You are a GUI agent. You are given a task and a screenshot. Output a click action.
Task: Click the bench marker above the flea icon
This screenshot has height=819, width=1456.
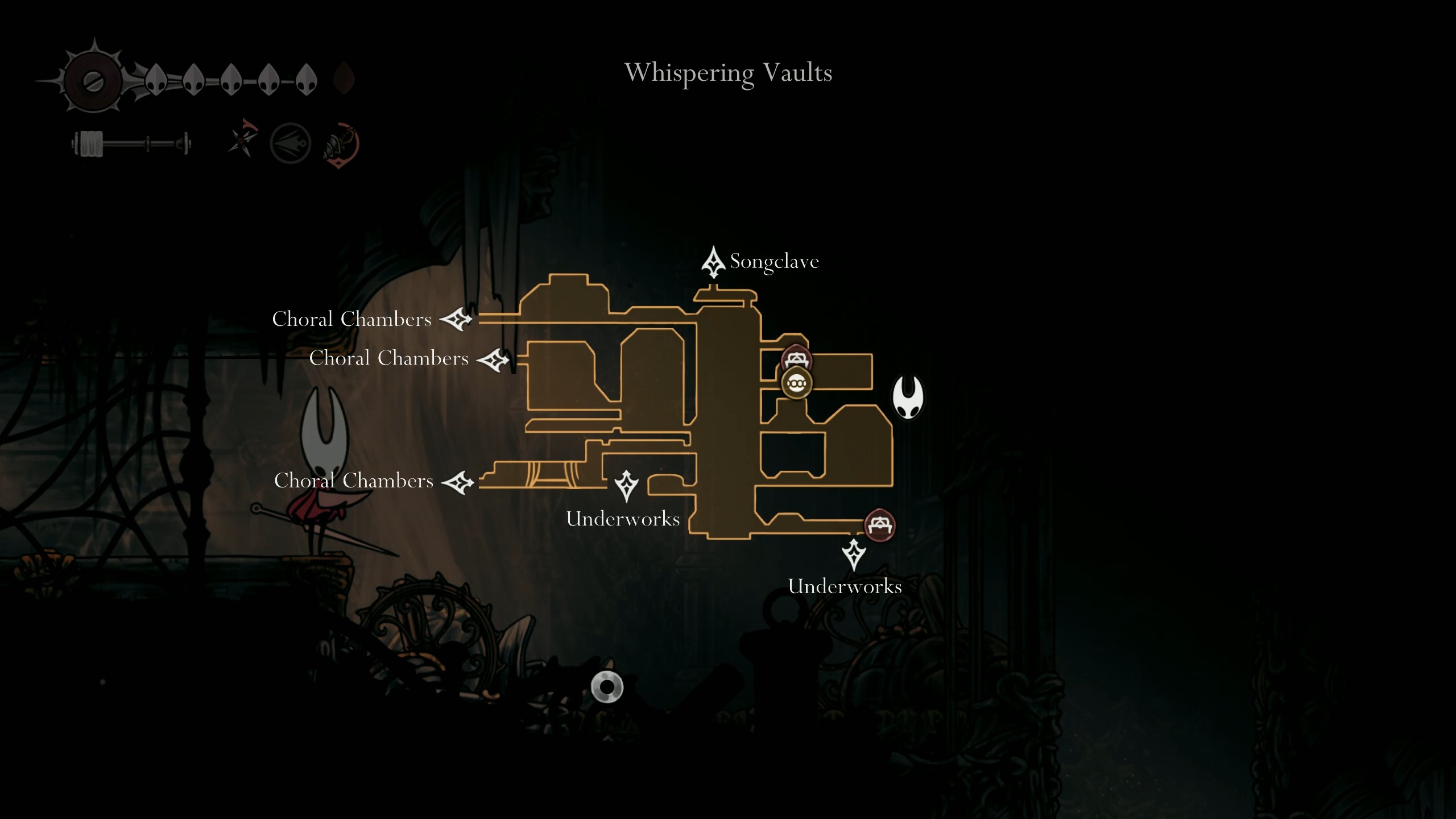(x=797, y=357)
